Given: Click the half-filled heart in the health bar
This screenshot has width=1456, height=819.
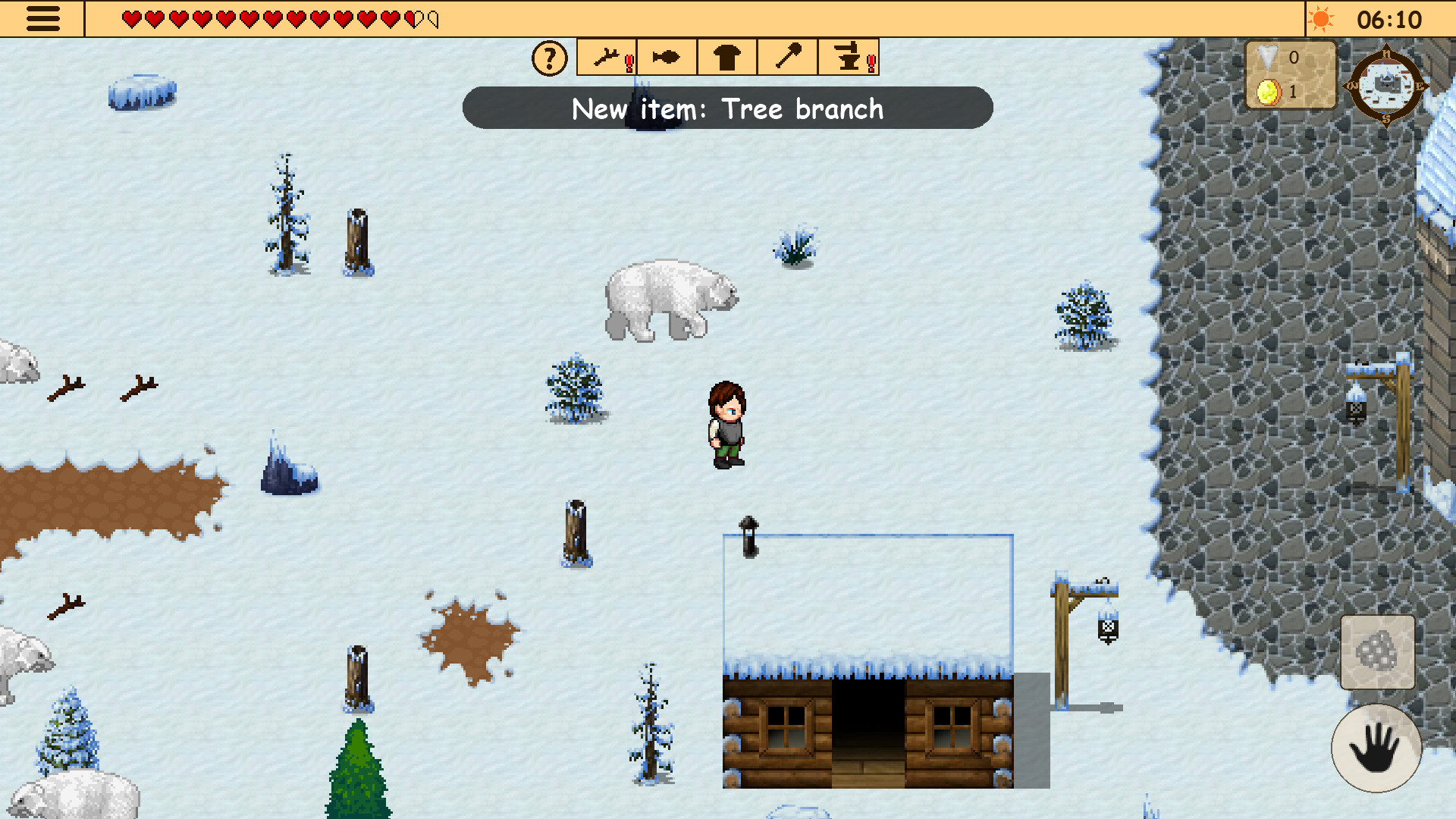Looking at the screenshot, I should [x=413, y=19].
